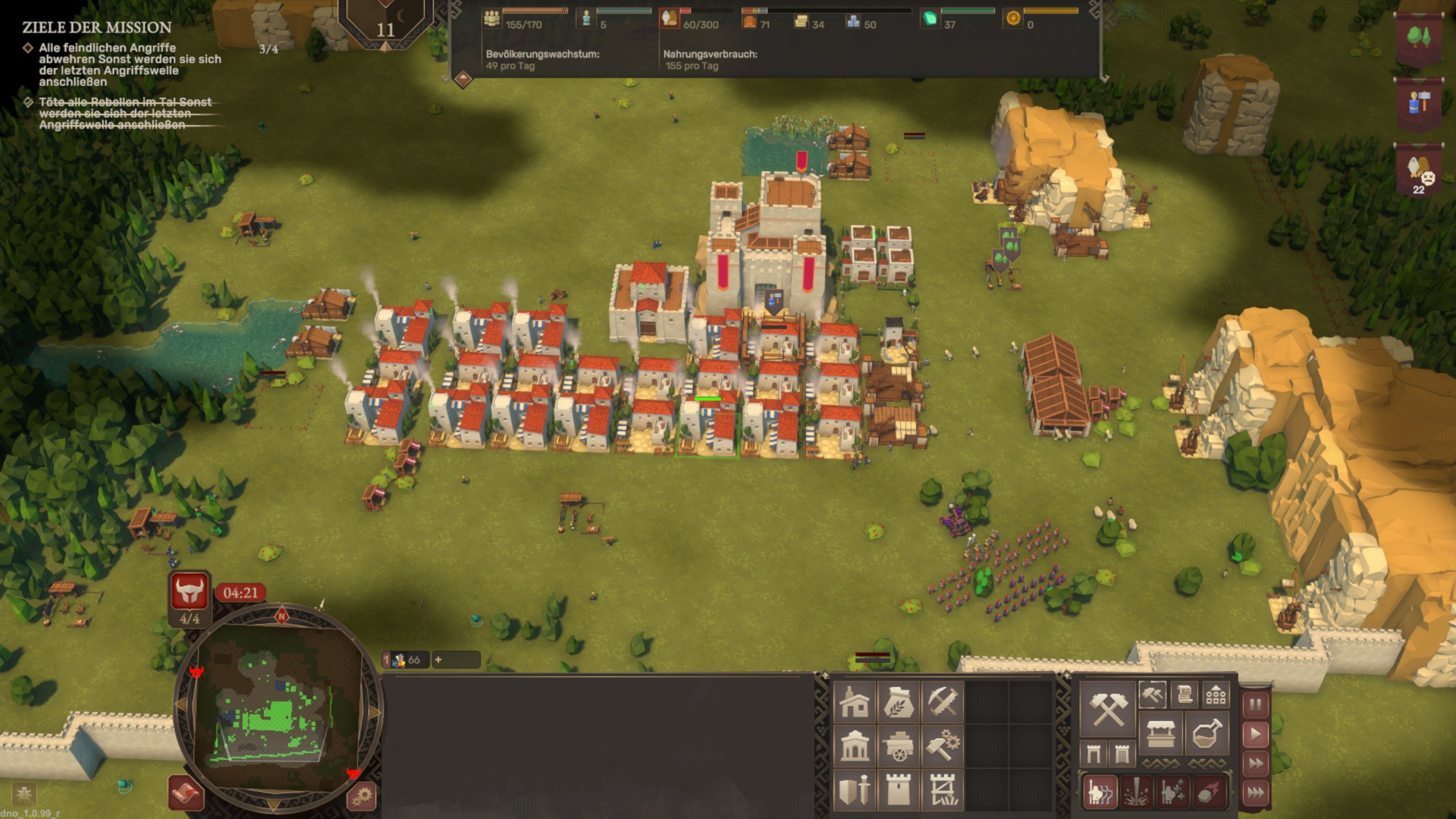Choose the columned civic building category

[855, 747]
